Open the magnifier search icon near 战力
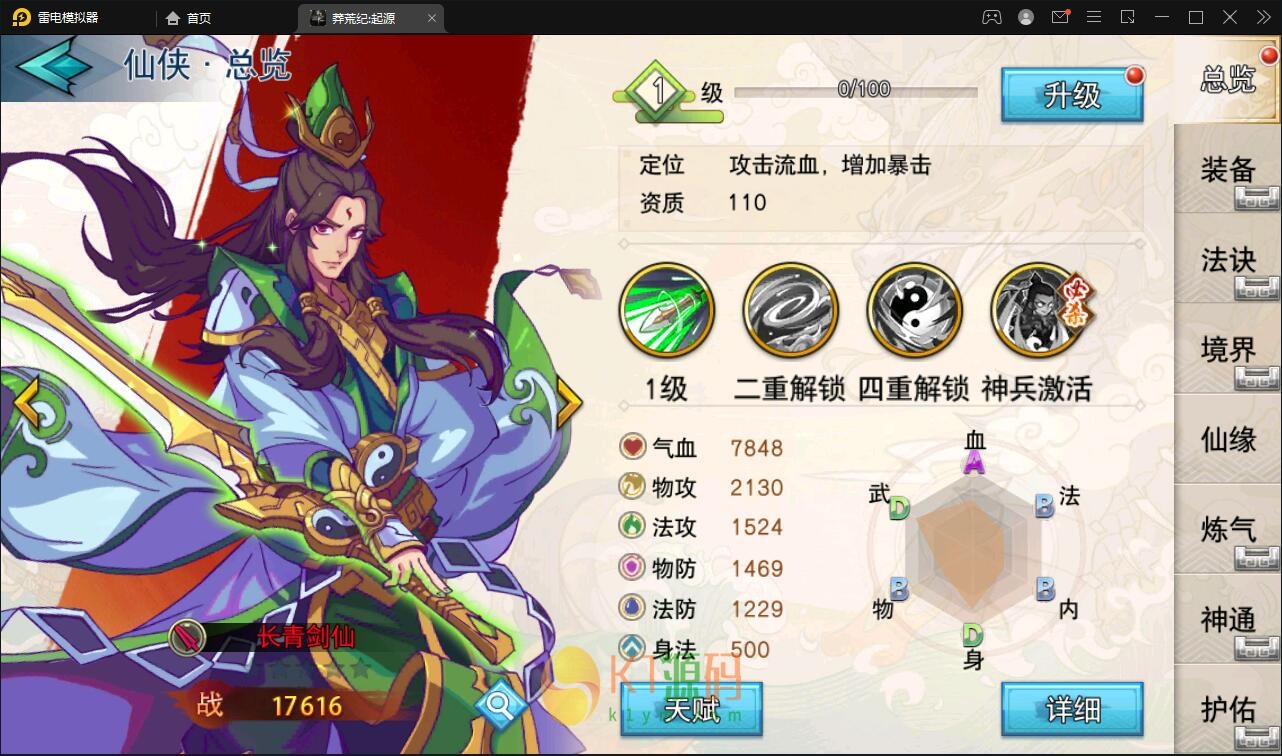The height and width of the screenshot is (756, 1282). point(500,703)
